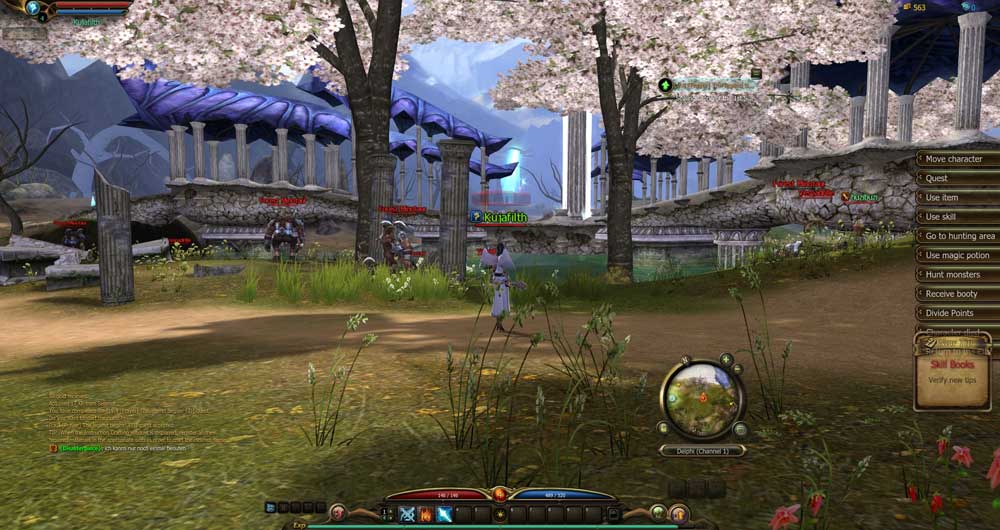
Task: Click the red orb between health and mana
Action: tap(500, 494)
